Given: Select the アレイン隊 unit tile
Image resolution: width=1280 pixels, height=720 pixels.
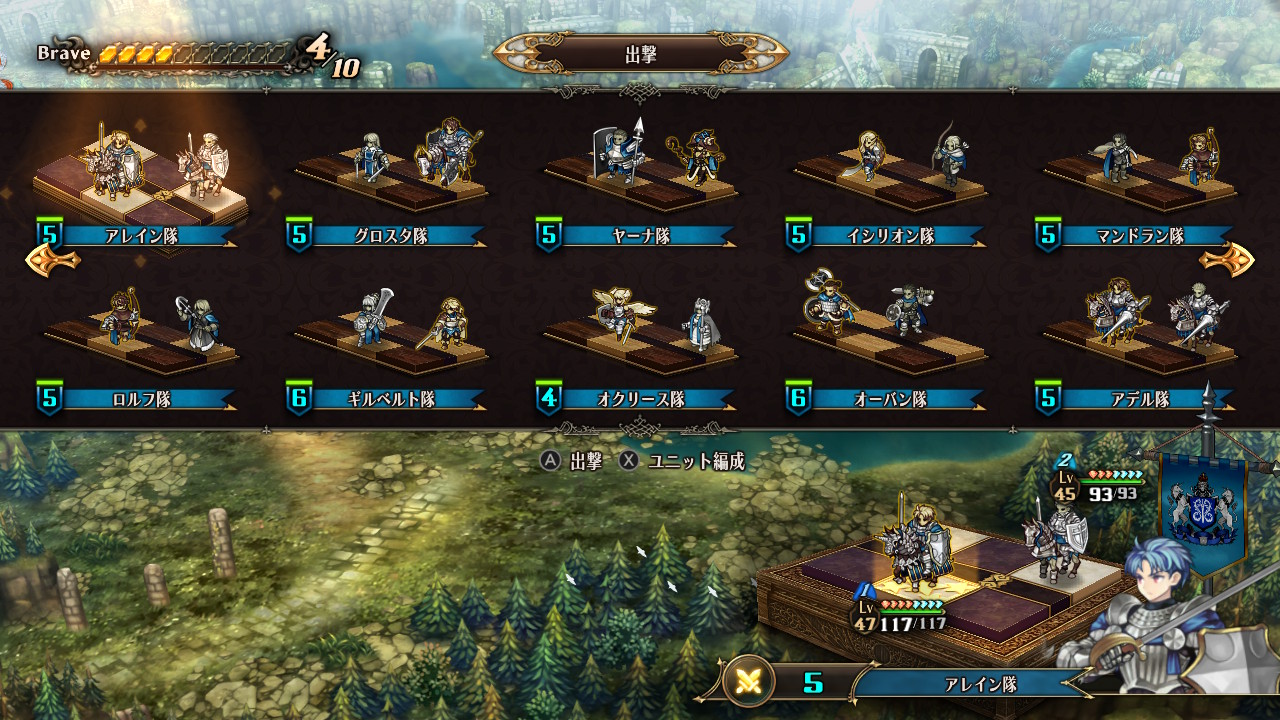Looking at the screenshot, I should (x=139, y=185).
